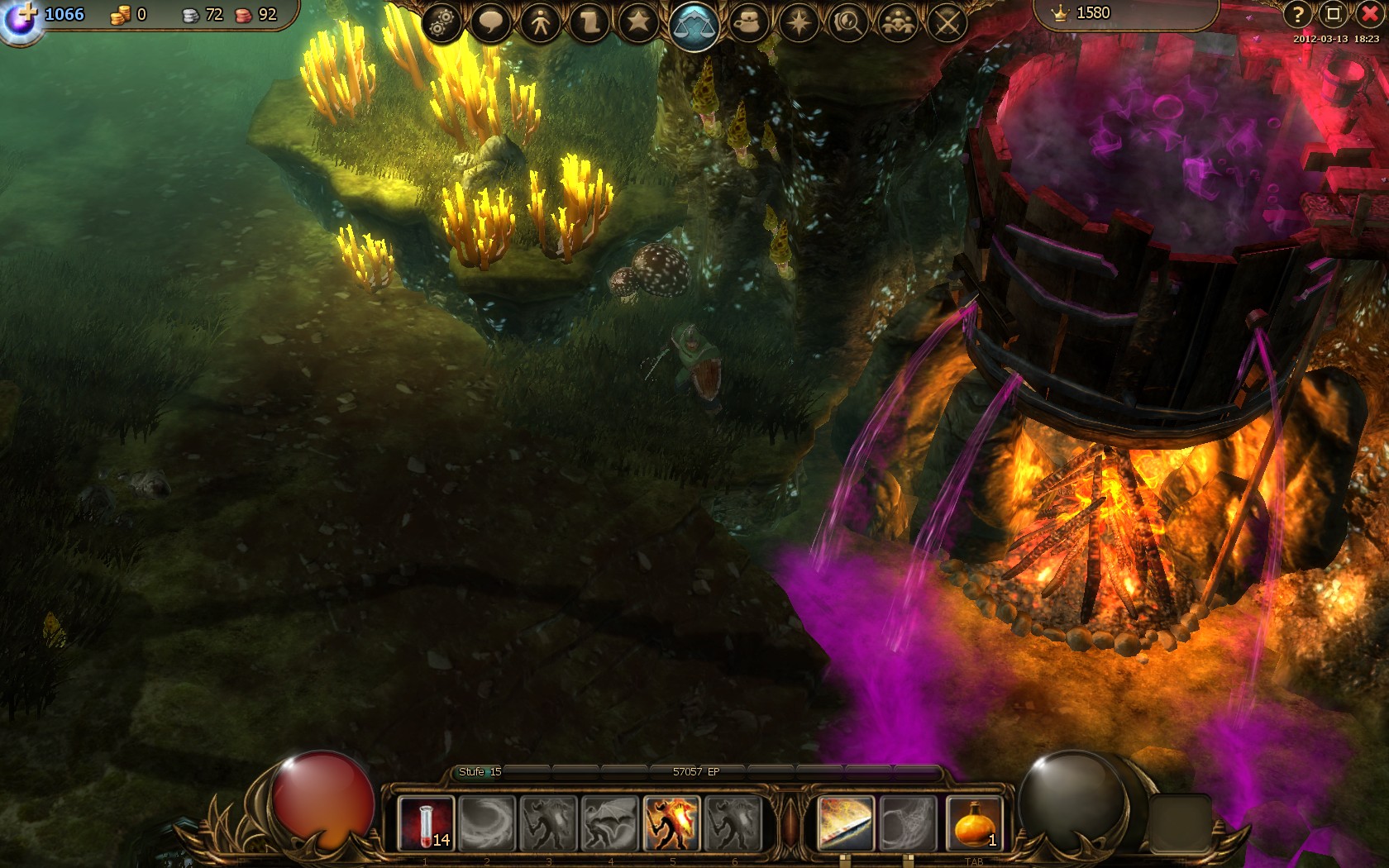Viewport: 1389px width, 868px height.
Task: Open the gears settings menu
Action: click(442, 22)
